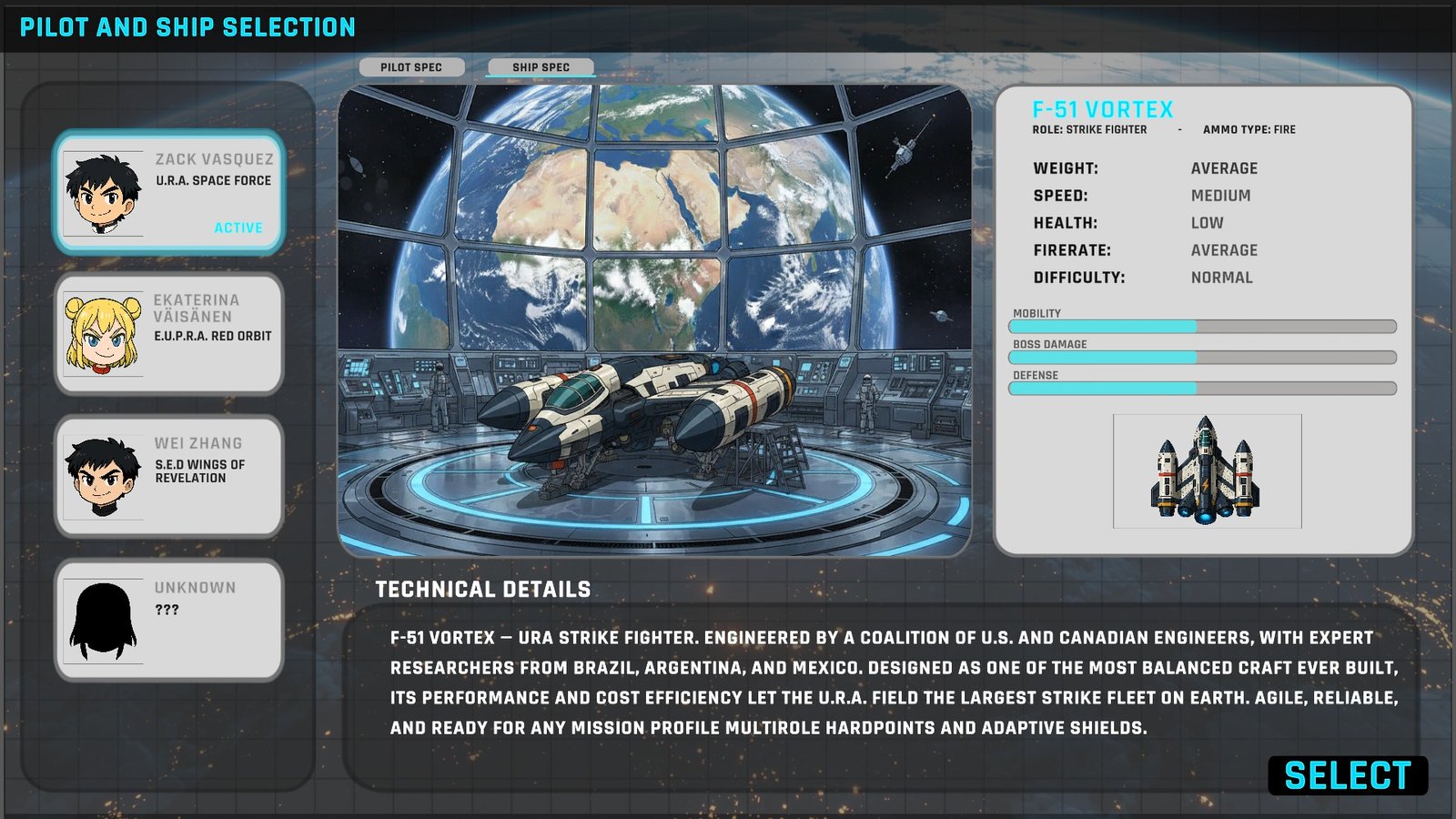The height and width of the screenshot is (819, 1456).
Task: Switch to the Pilot Spec tab
Action: pos(411,67)
